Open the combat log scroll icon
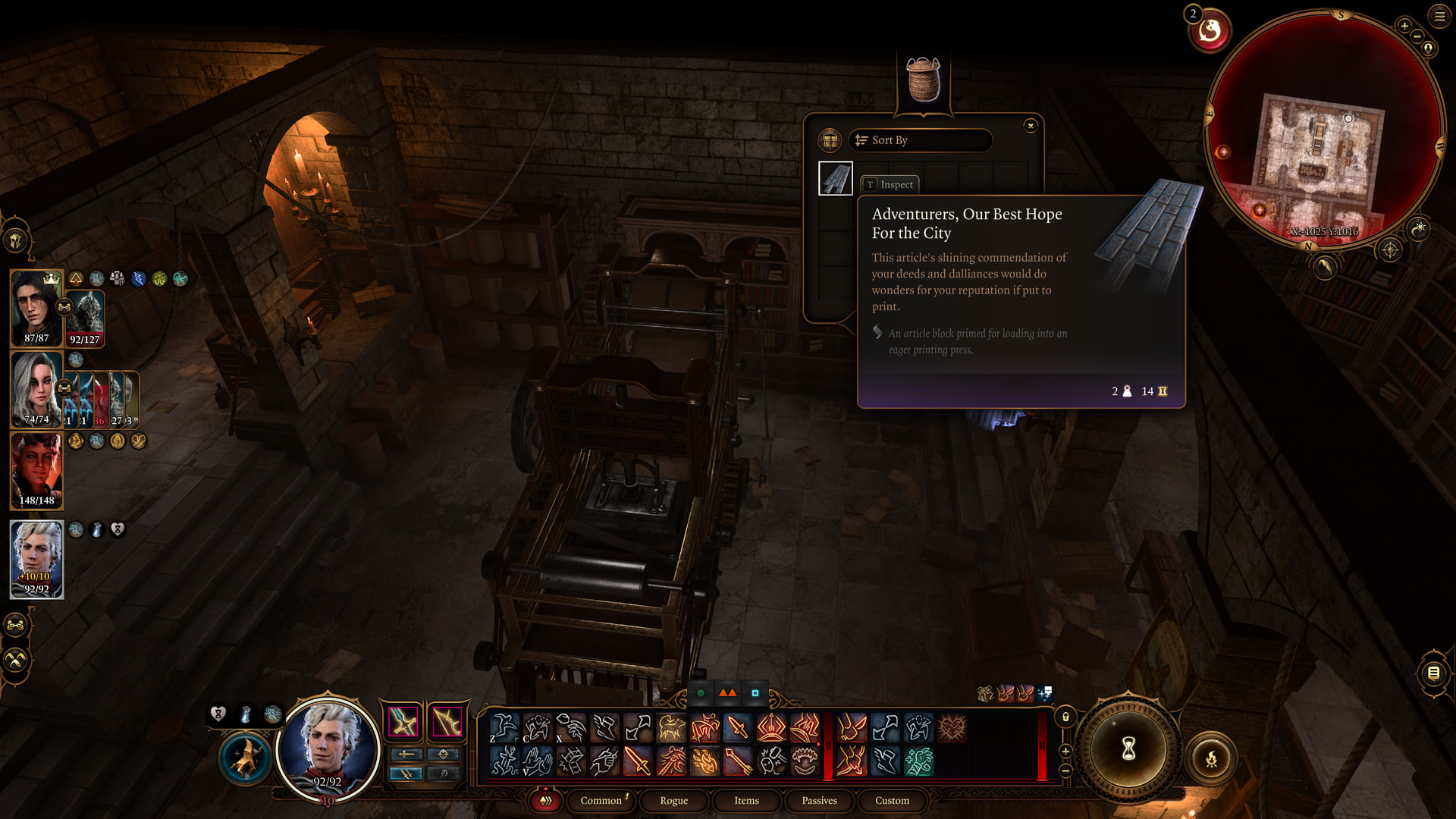 1433,673
